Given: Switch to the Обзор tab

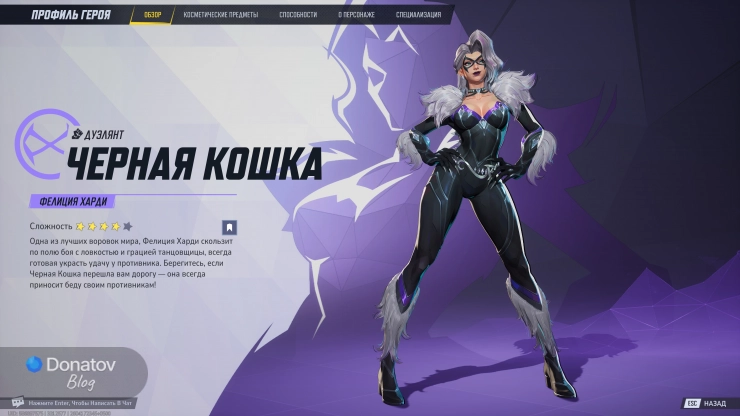Looking at the screenshot, I should [152, 15].
